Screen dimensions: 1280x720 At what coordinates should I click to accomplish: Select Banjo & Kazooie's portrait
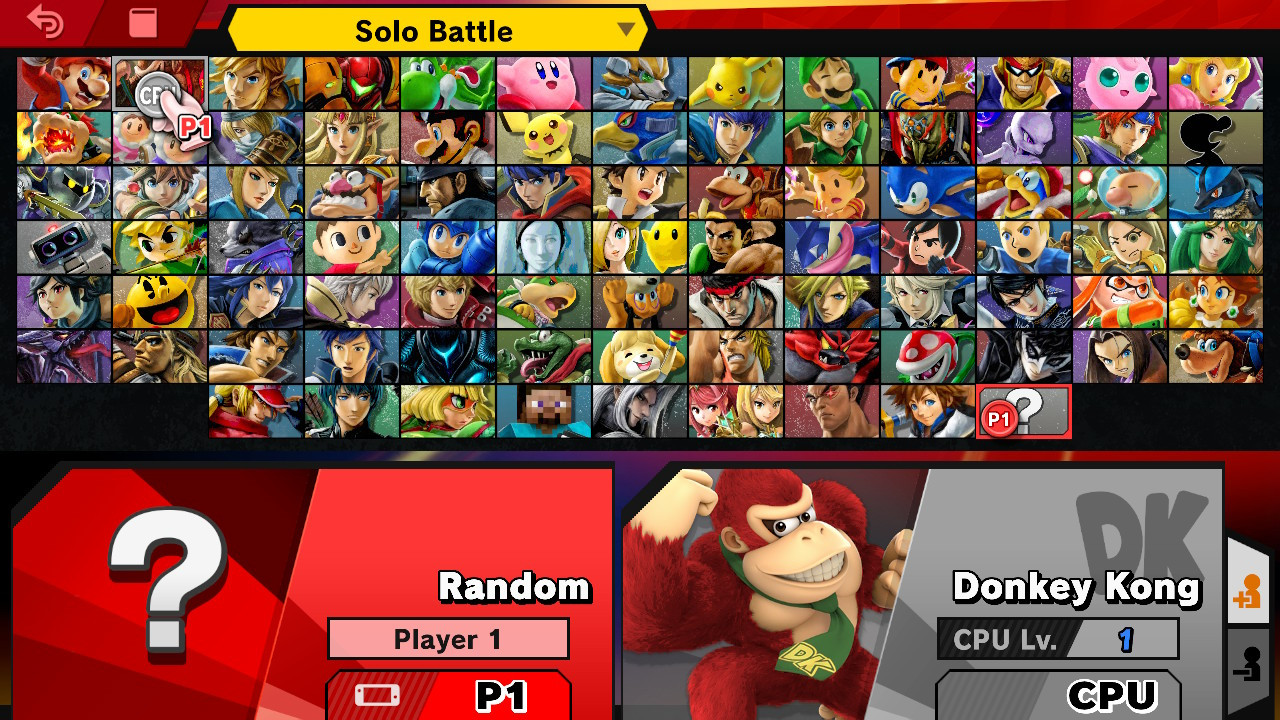pyautogui.click(x=1216, y=356)
